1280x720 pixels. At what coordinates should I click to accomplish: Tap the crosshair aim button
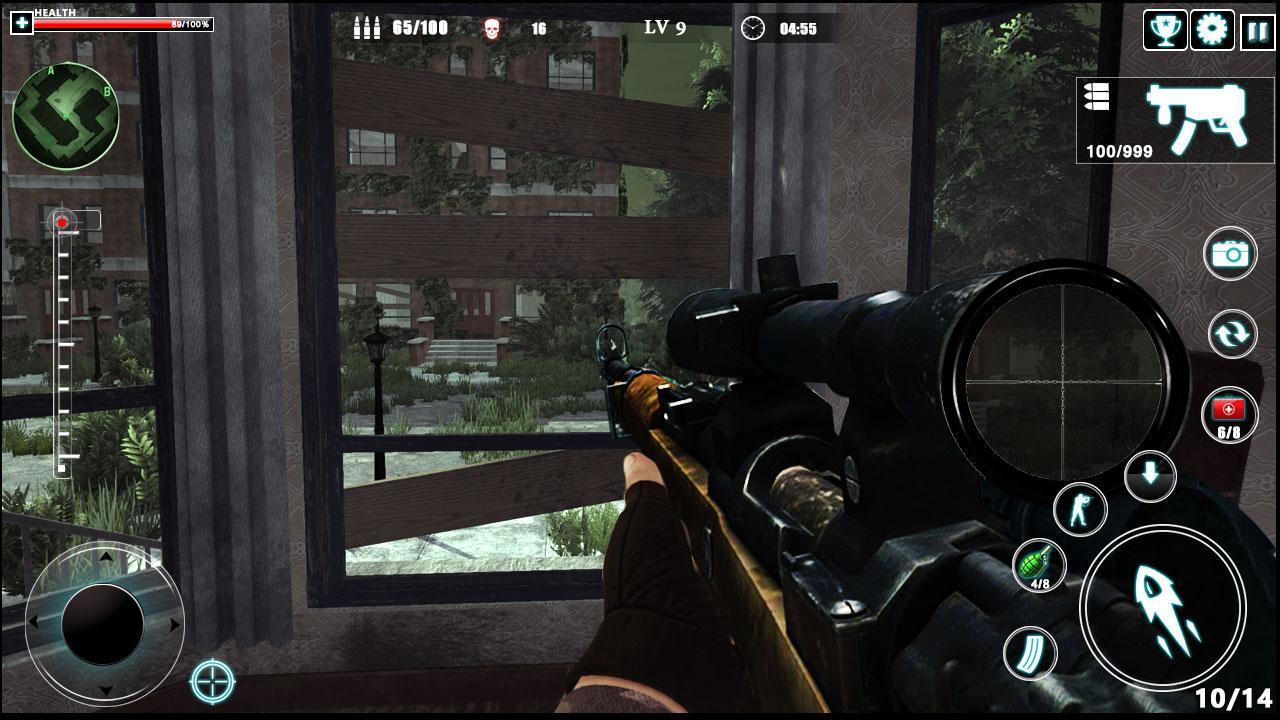coord(212,682)
